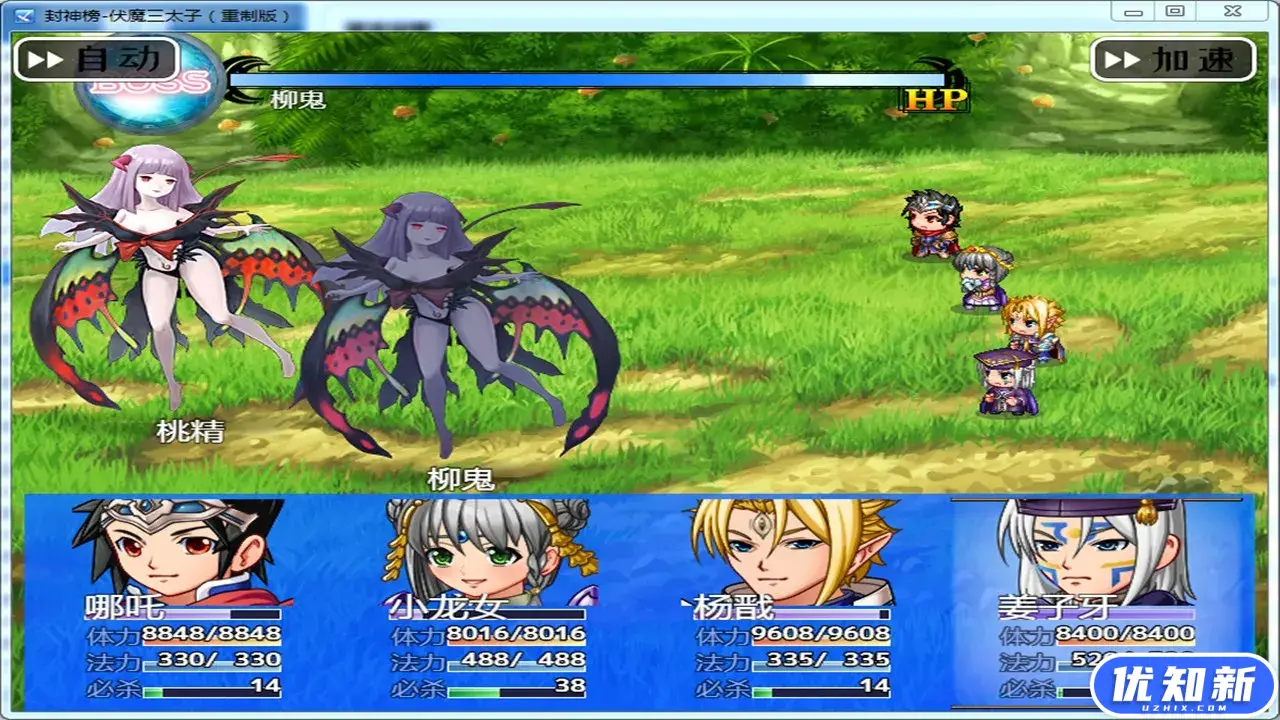
Task: Minimize the game window
Action: pos(1133,12)
